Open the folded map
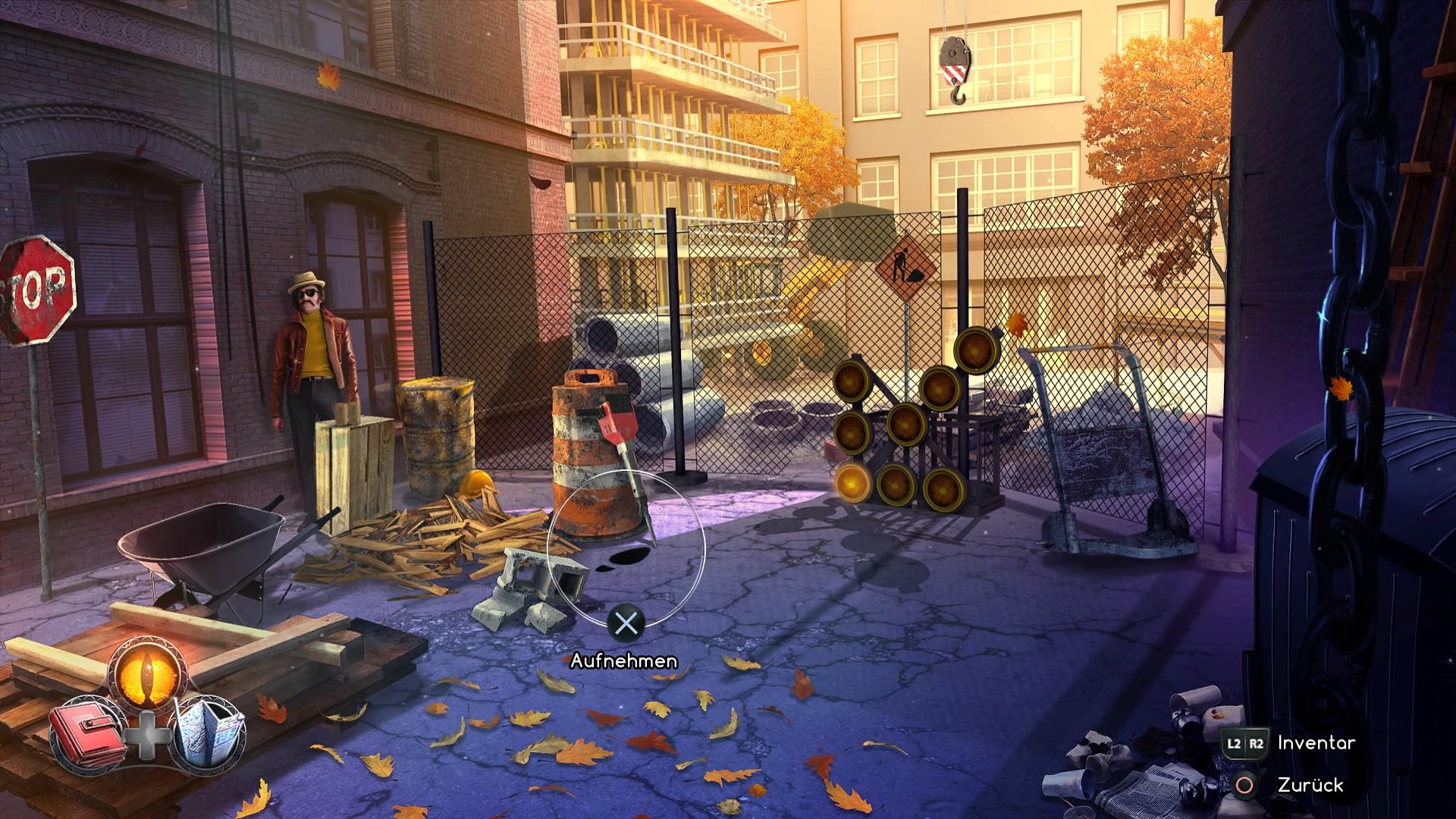This screenshot has height=819, width=1456. tap(209, 733)
